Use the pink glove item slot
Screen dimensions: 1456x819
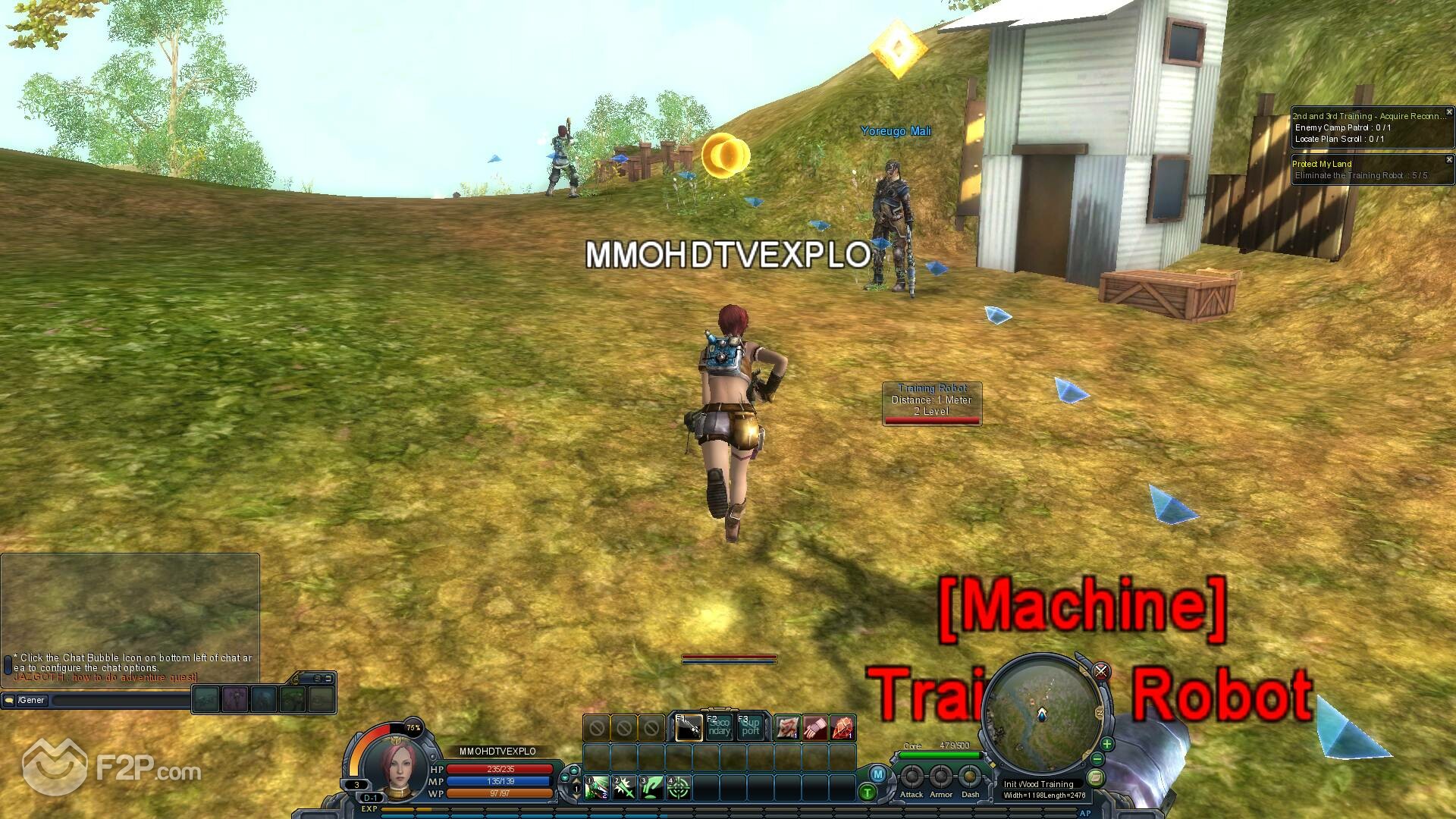tap(815, 729)
